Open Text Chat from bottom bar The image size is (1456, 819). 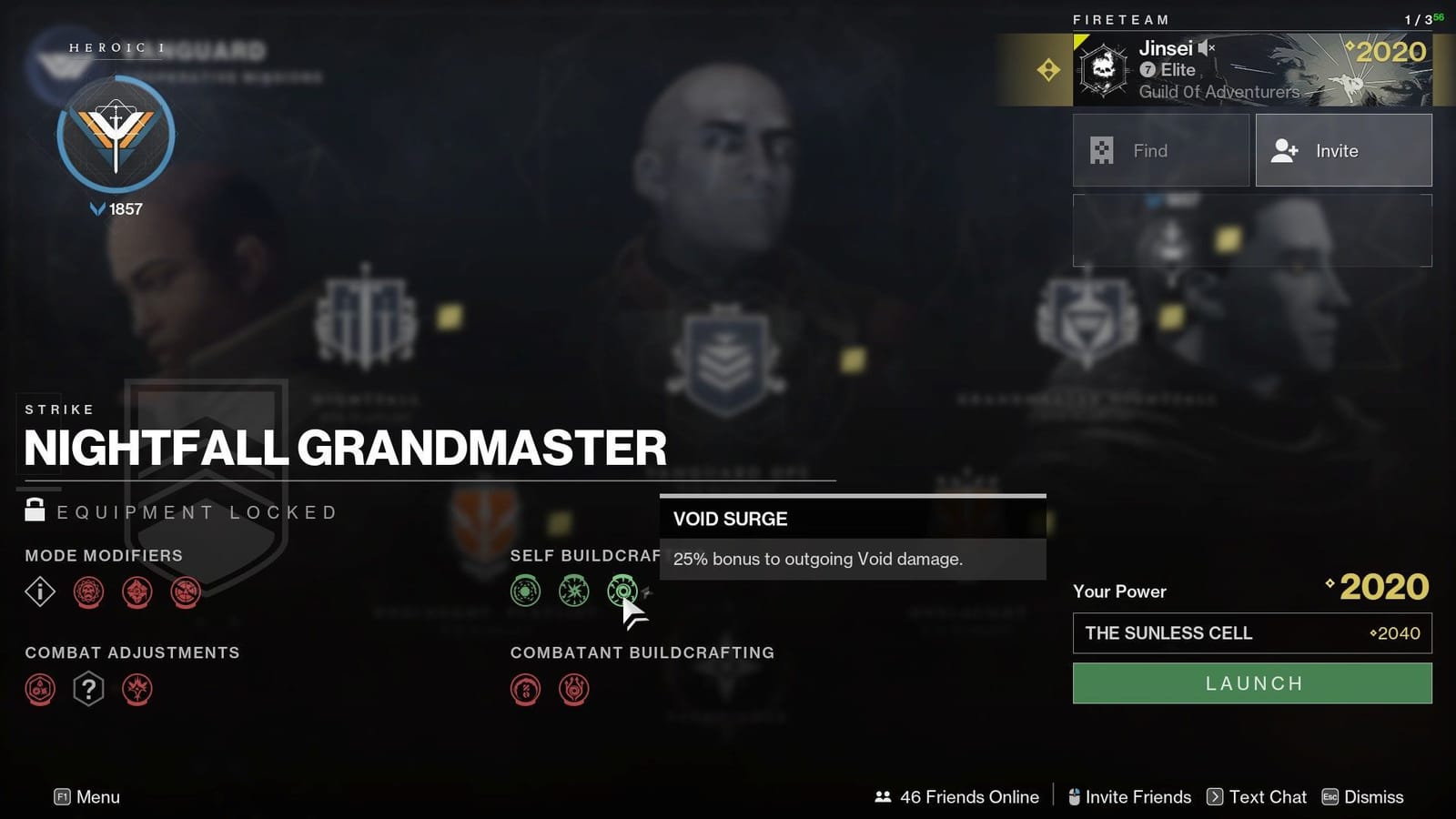[x=1266, y=797]
